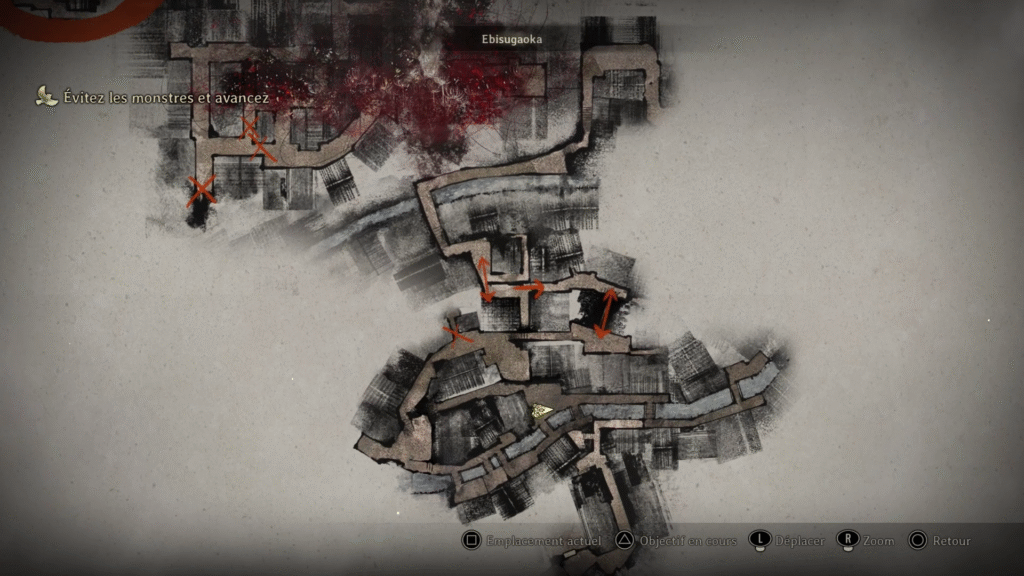The height and width of the screenshot is (576, 1024).
Task: Pick the red X on the black ink blot
Action: (x=202, y=189)
